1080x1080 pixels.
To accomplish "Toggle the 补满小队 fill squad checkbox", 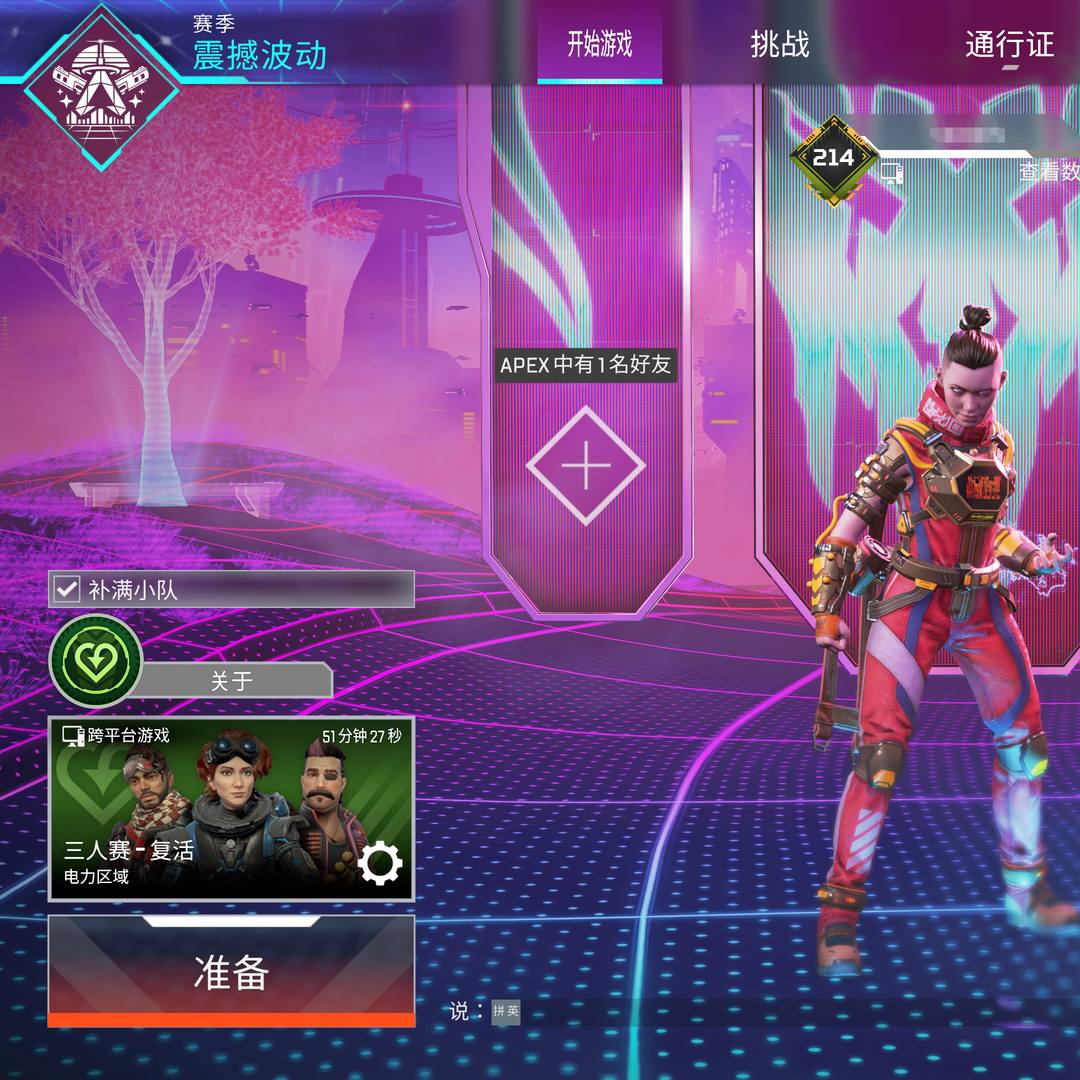I will pos(67,589).
